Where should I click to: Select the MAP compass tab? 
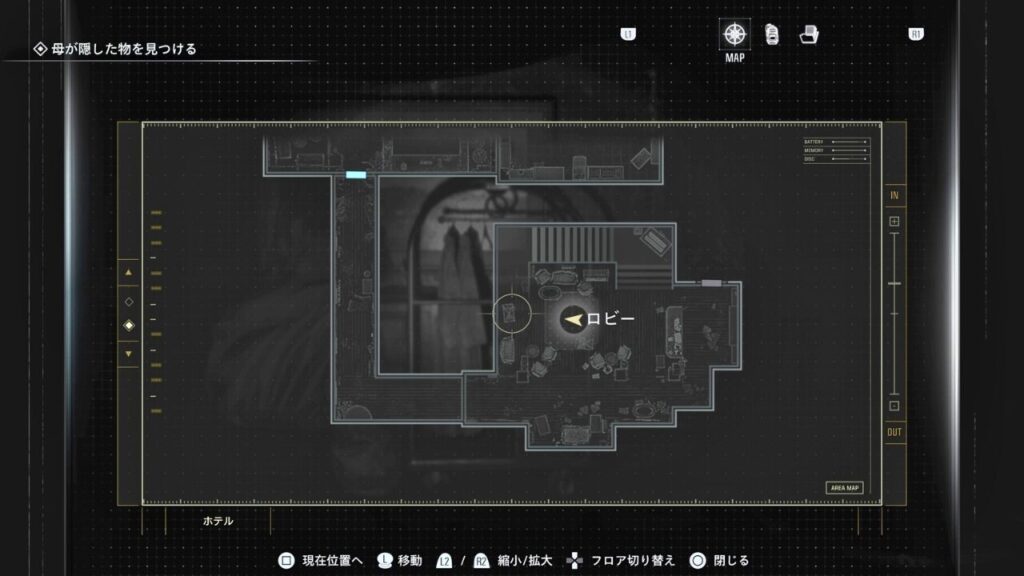735,35
